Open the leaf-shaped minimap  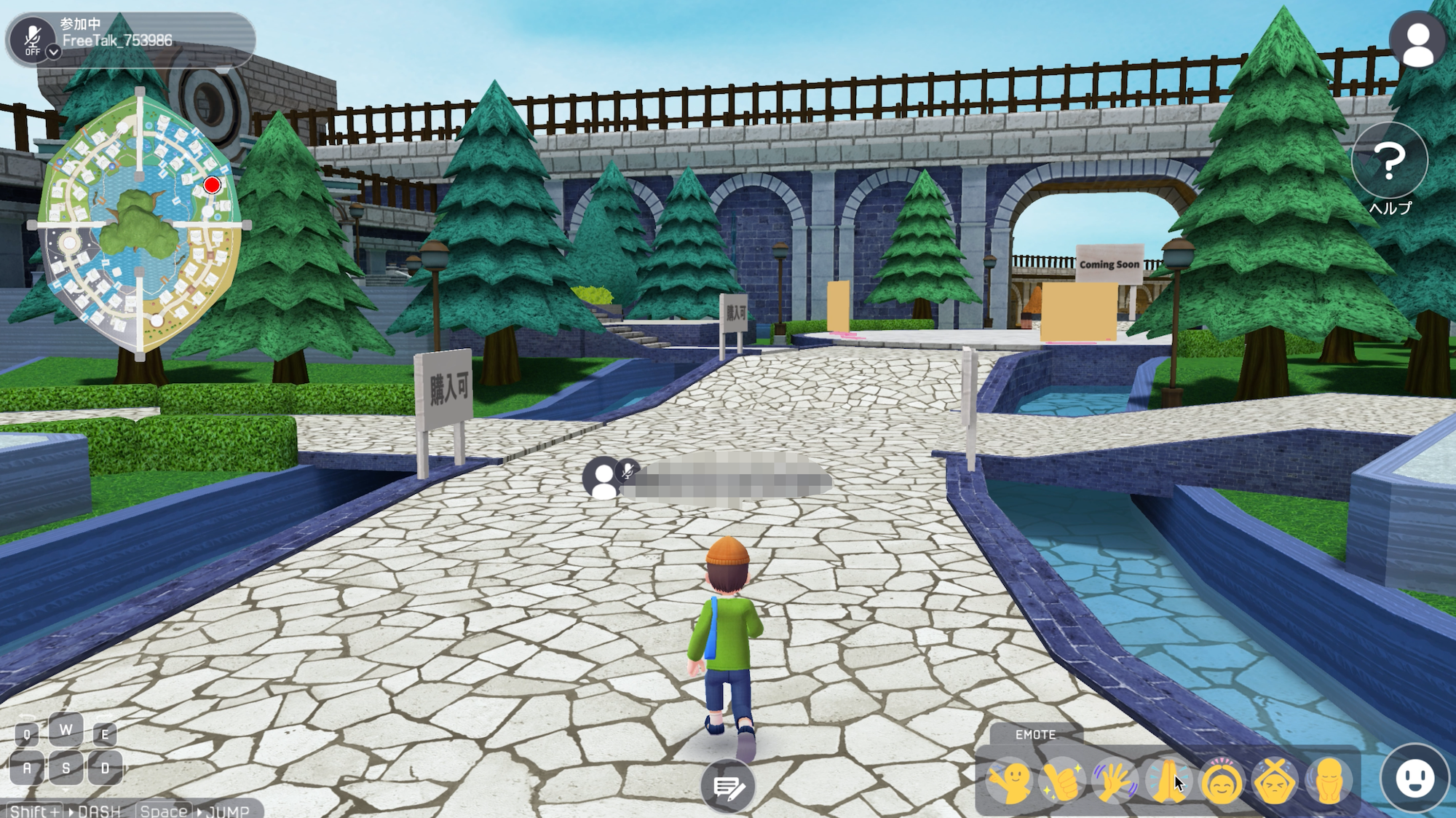pos(139,224)
